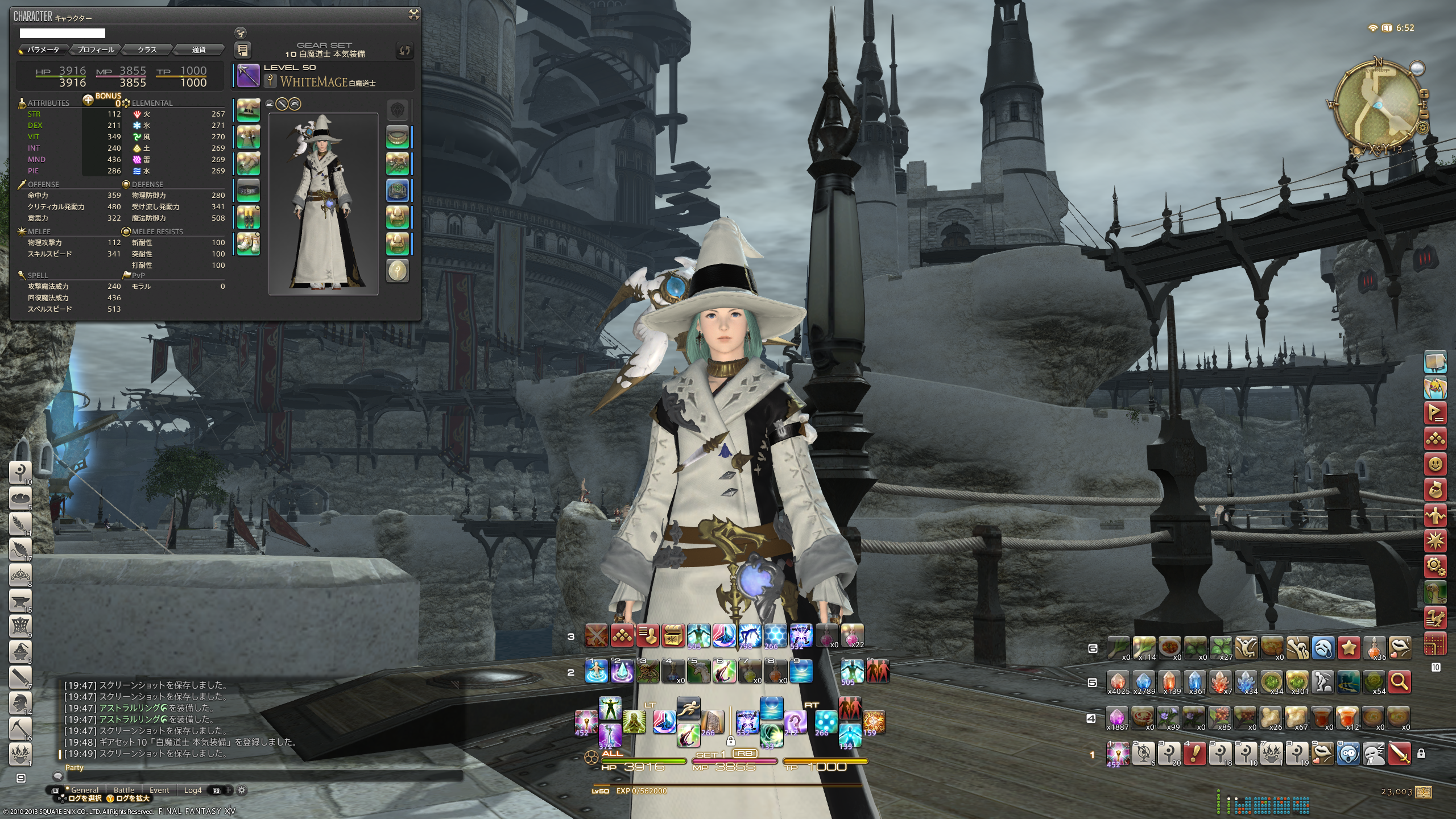Open the gear set list button
This screenshot has width=1456, height=819.
[x=242, y=51]
